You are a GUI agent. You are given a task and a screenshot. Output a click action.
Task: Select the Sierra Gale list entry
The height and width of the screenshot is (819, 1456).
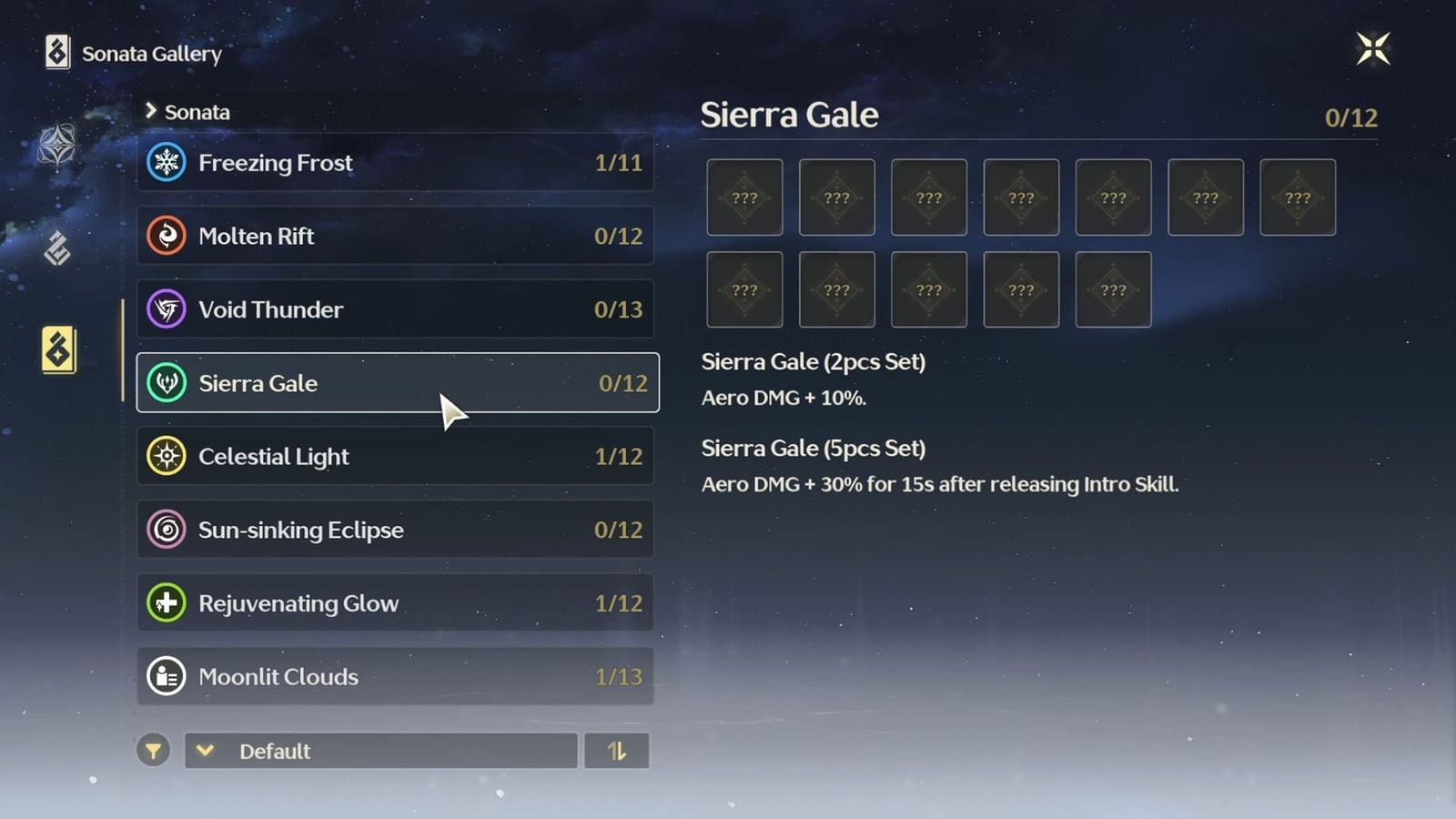coord(396,383)
